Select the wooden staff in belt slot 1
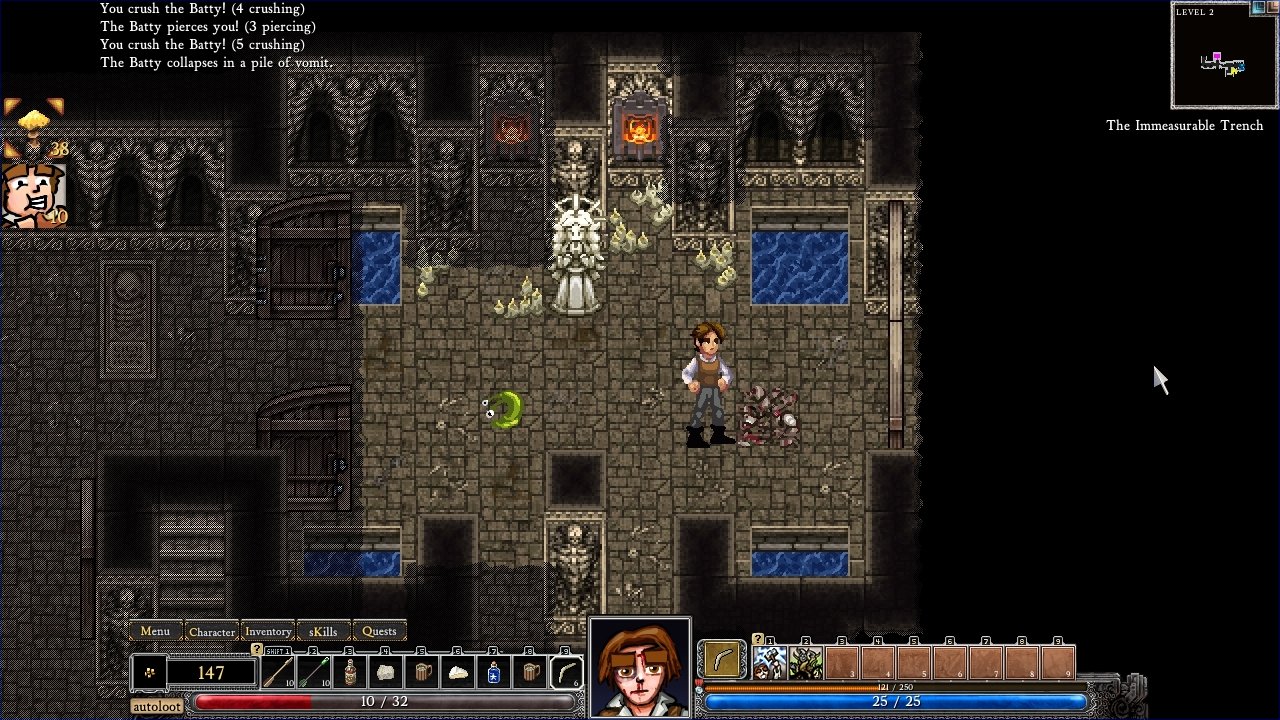Screen dimensions: 1280x720 [278, 673]
